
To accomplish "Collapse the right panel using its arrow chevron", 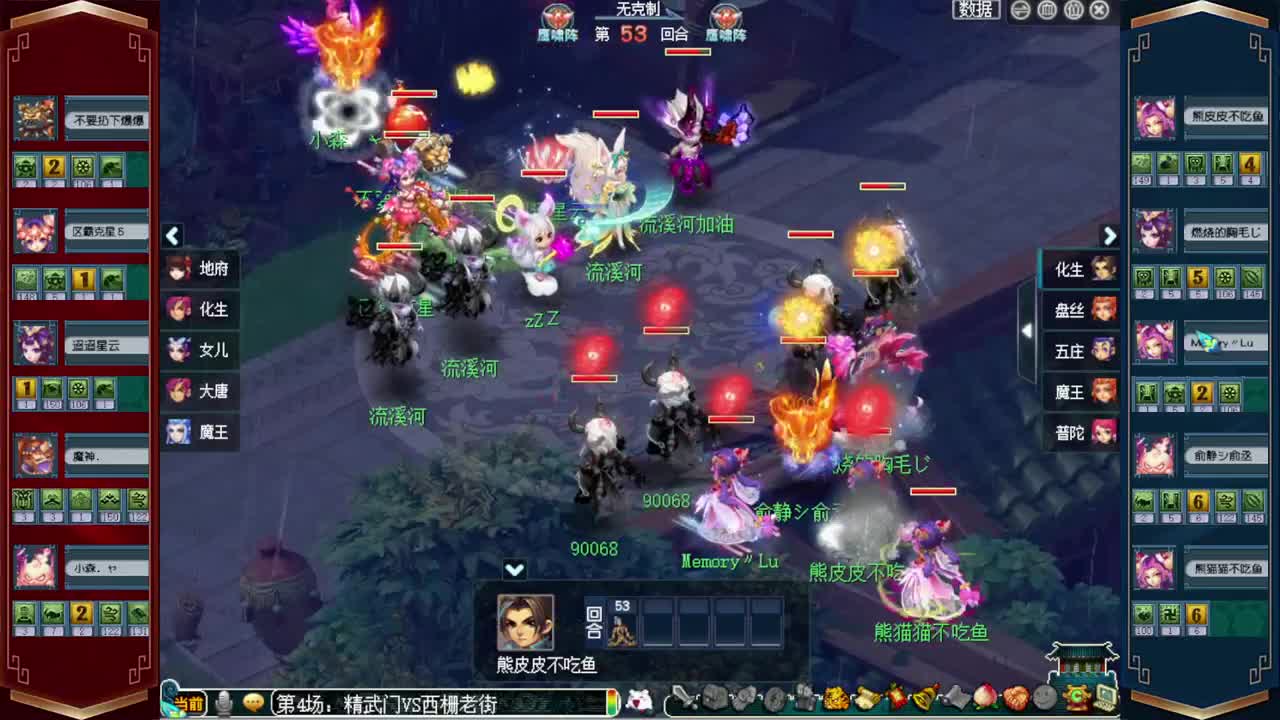I will (x=1111, y=236).
